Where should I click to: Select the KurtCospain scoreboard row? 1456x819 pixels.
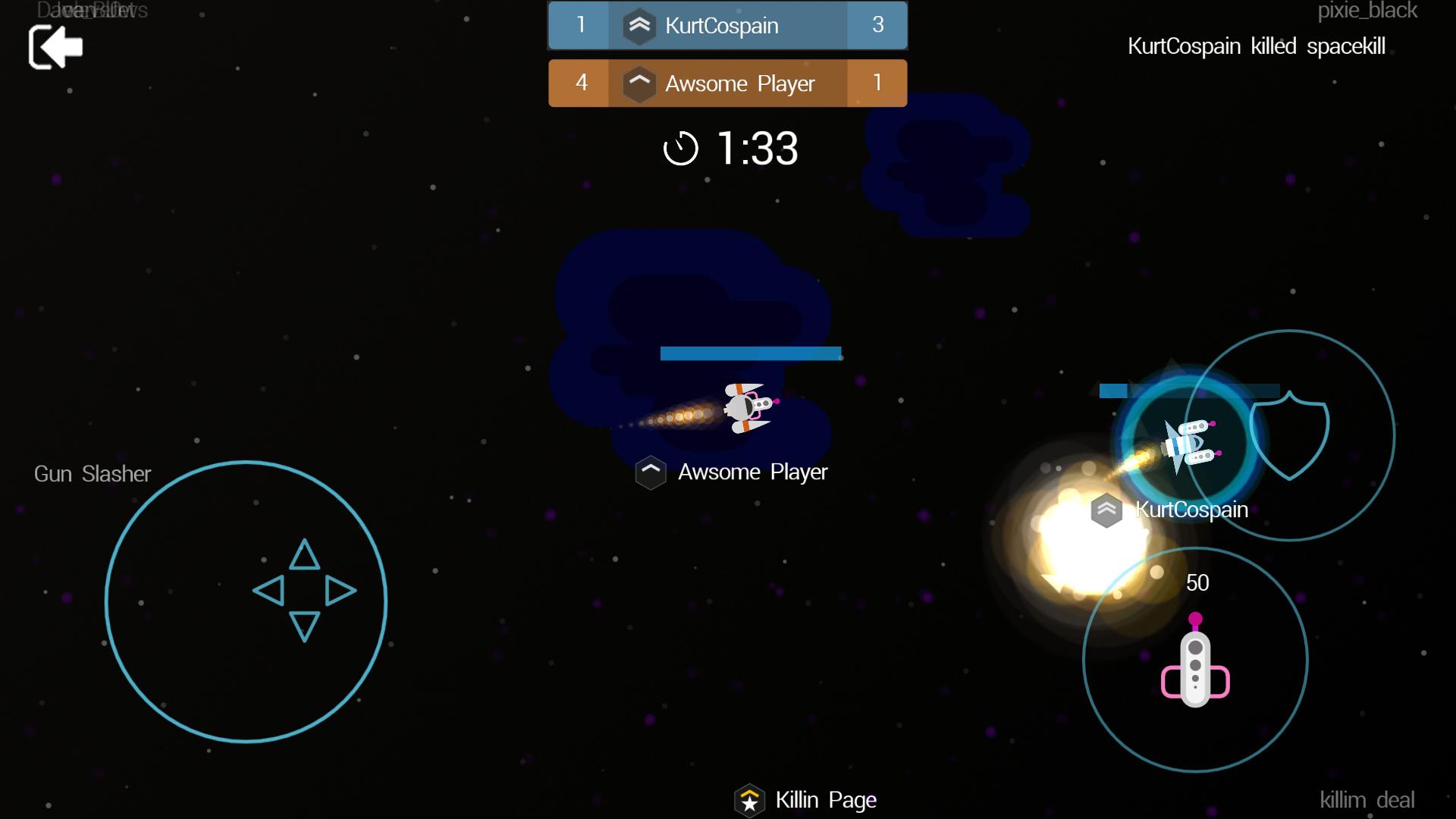pos(727,26)
